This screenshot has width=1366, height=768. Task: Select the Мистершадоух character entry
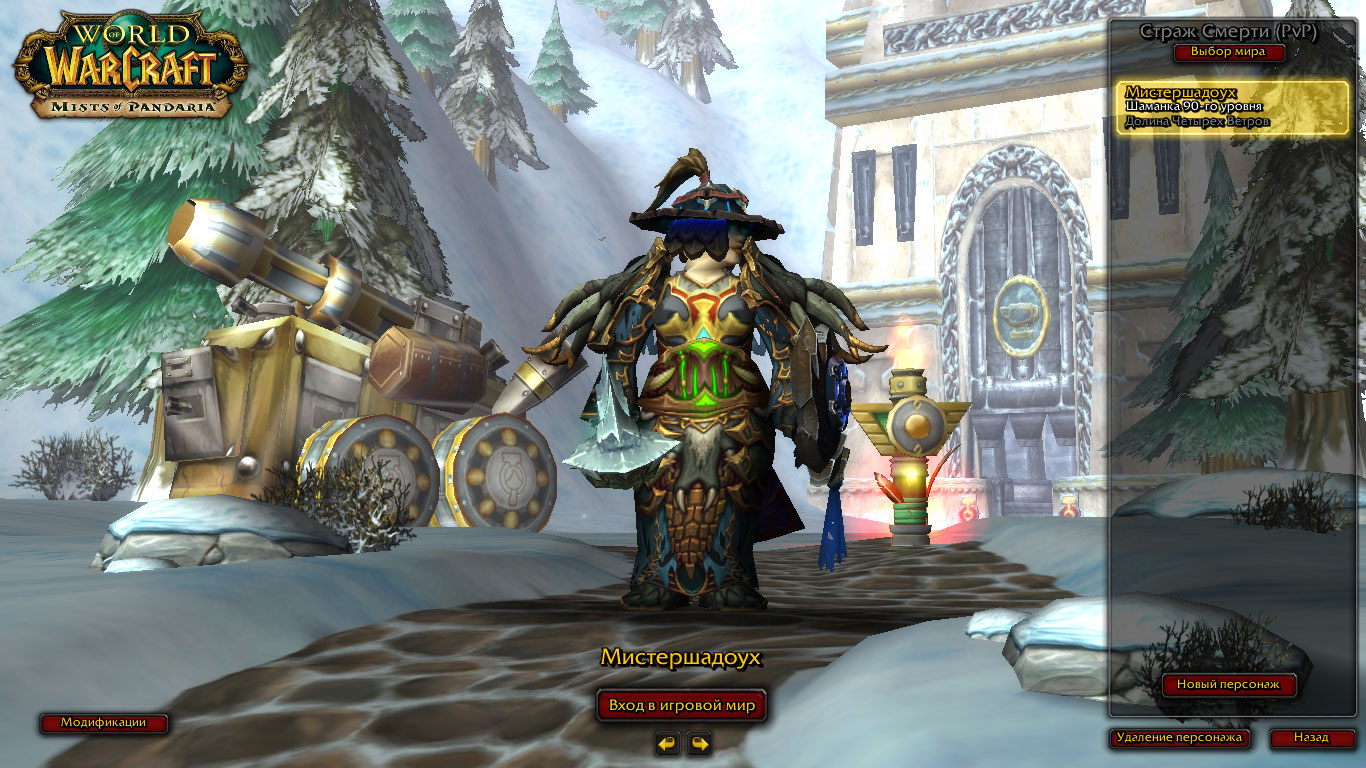[1232, 107]
